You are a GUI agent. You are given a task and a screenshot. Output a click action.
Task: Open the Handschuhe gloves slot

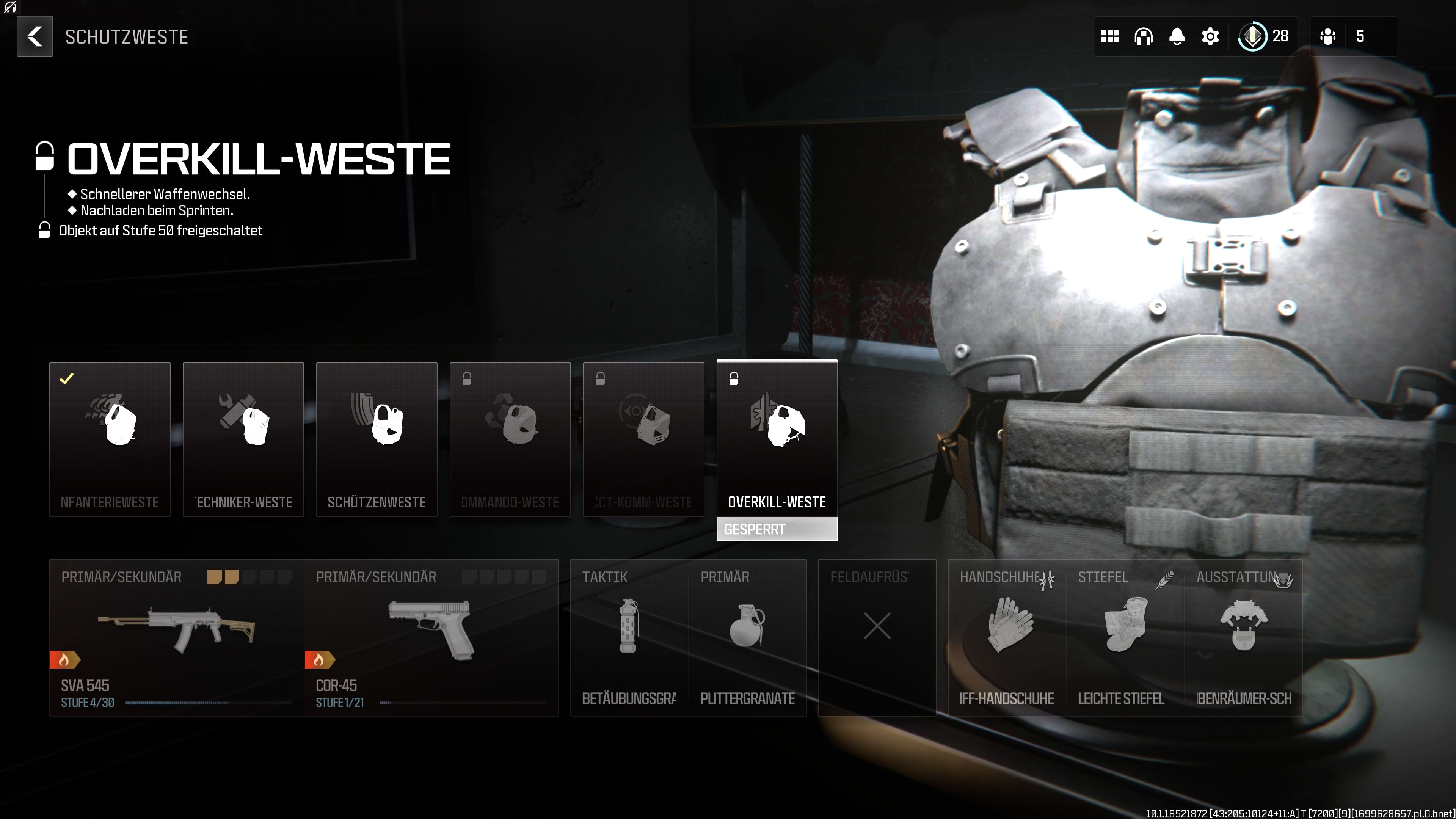click(x=1007, y=637)
